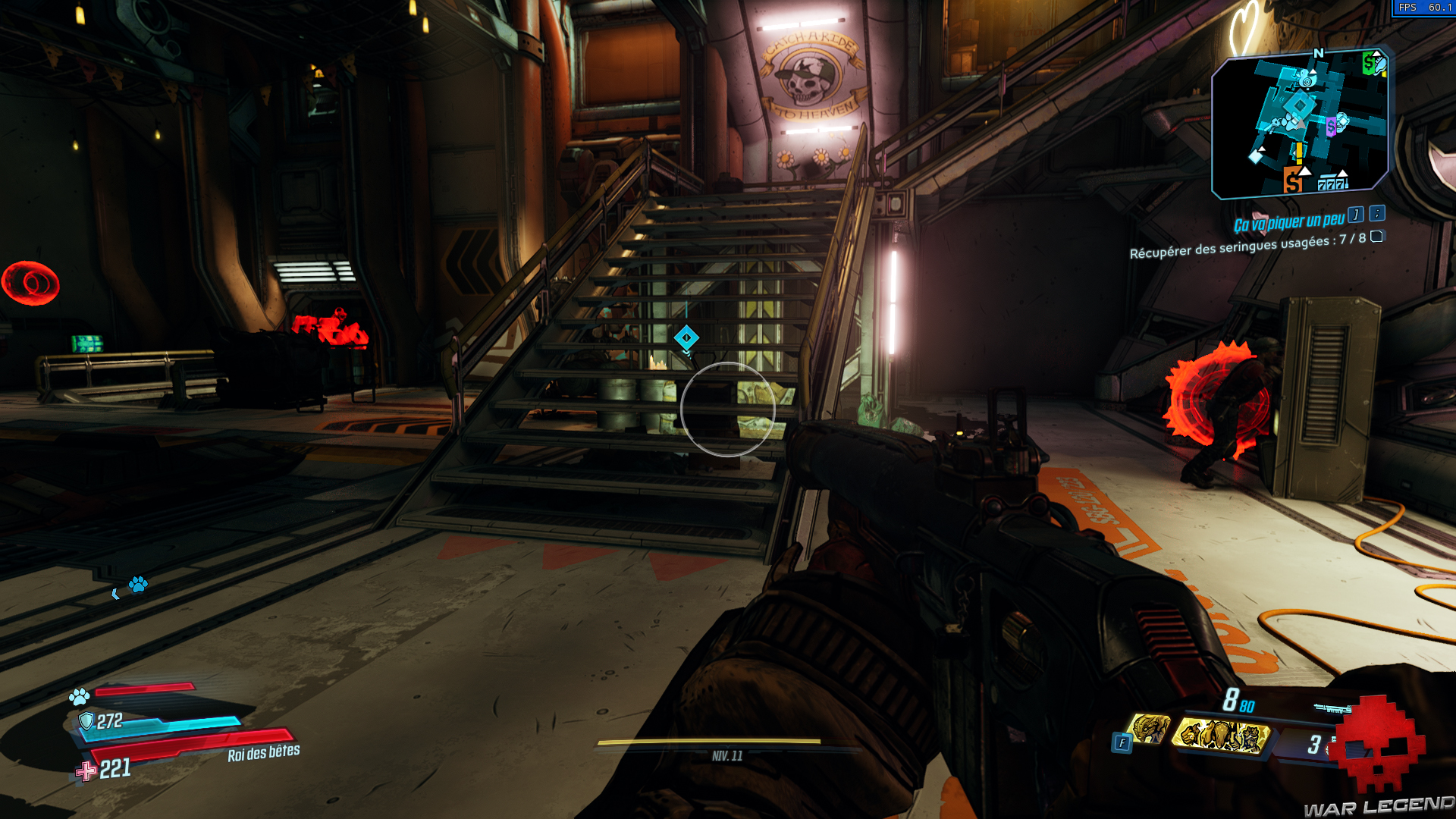Click the syringe objective checkbox square
Screen dimensions: 1456x819
click(1376, 239)
